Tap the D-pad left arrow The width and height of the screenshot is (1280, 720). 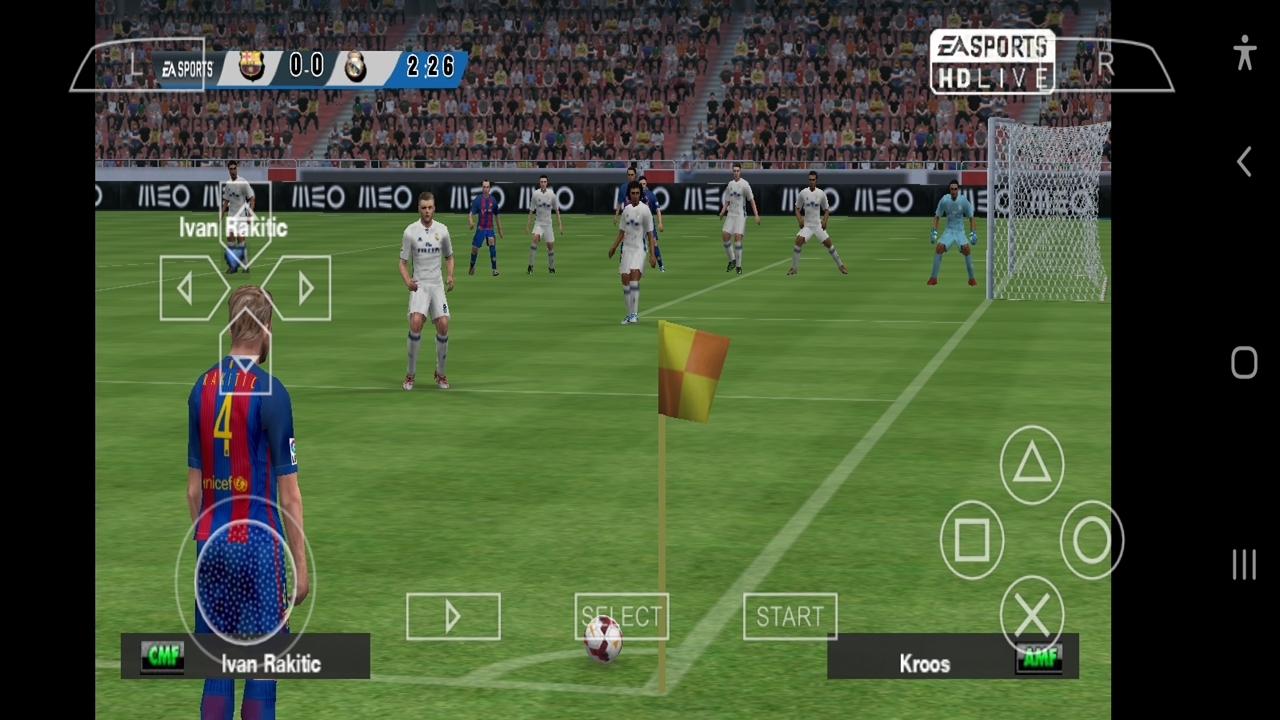(x=190, y=288)
